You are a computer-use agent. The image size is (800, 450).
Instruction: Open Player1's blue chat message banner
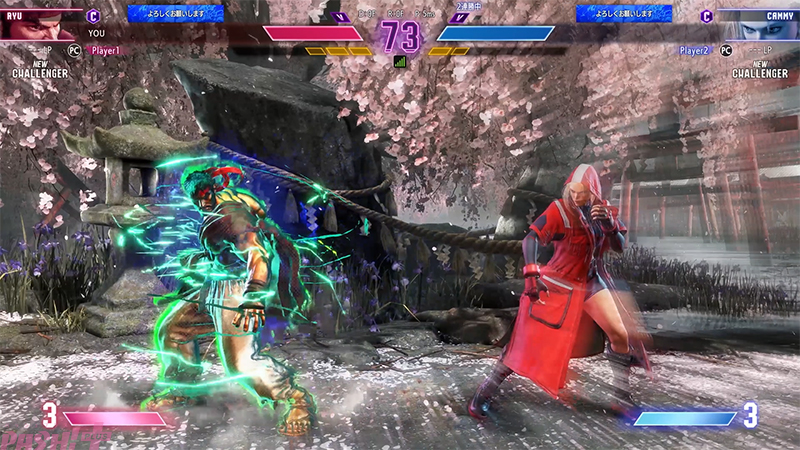161,13
